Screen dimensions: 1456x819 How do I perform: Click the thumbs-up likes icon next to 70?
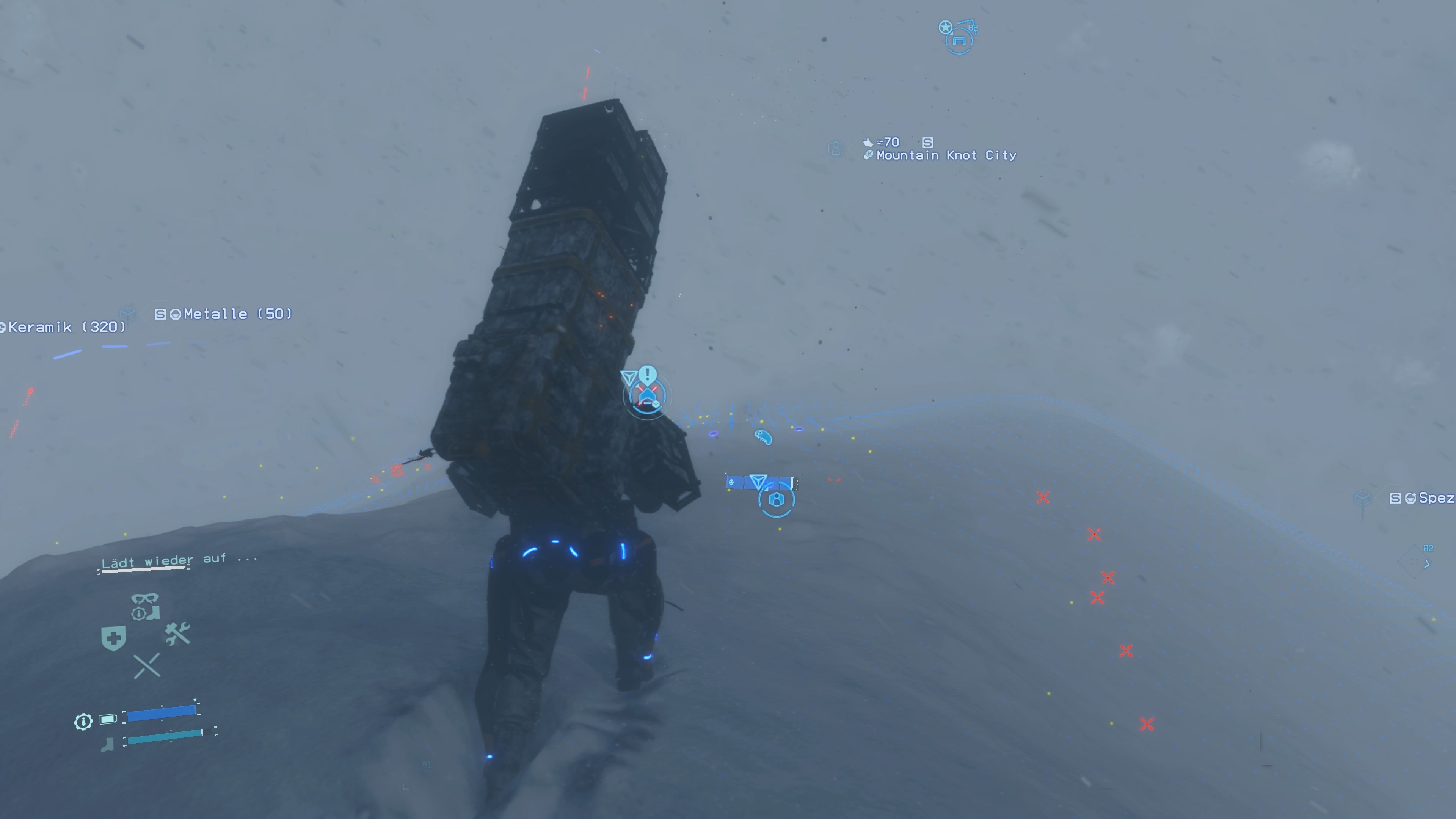pos(869,144)
